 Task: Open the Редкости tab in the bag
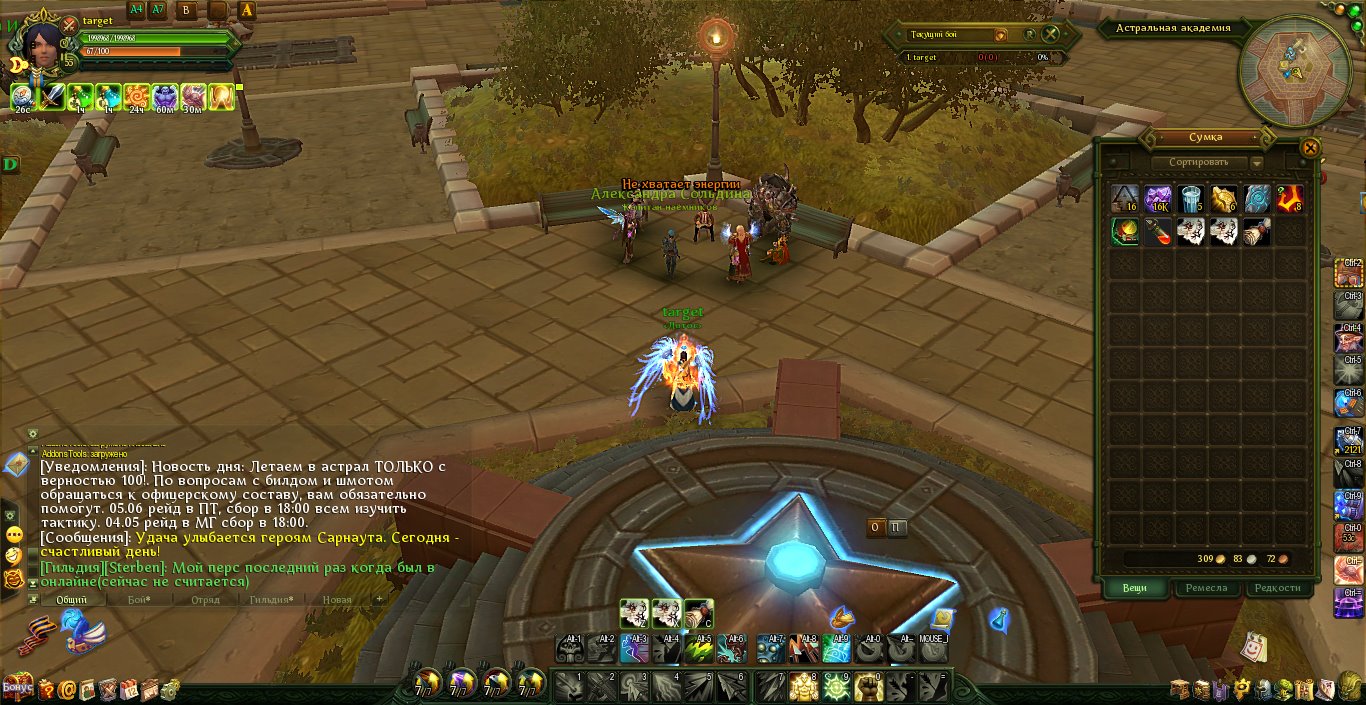pyautogui.click(x=1277, y=588)
